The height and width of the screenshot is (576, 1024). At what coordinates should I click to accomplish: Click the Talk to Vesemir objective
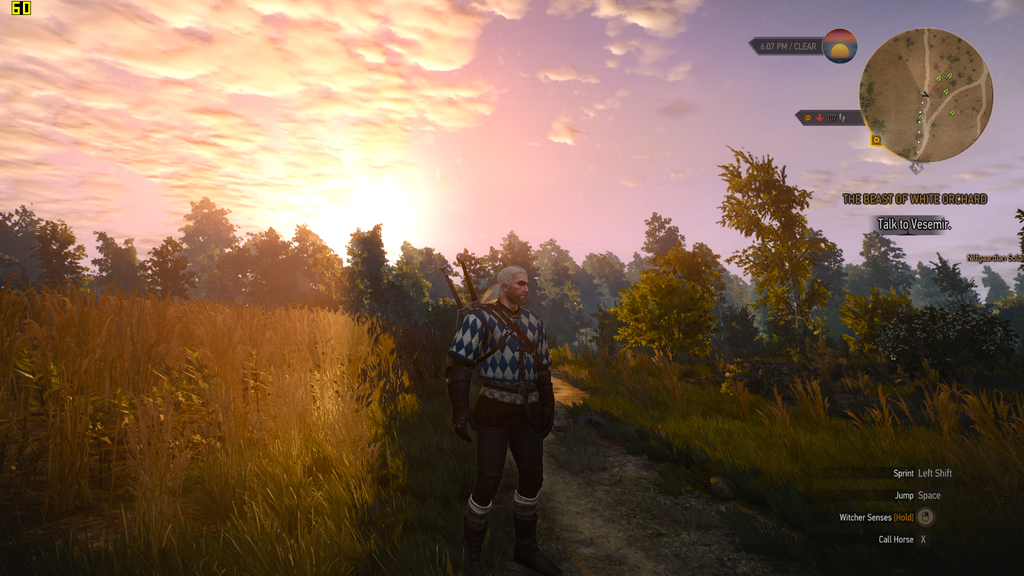(x=914, y=224)
